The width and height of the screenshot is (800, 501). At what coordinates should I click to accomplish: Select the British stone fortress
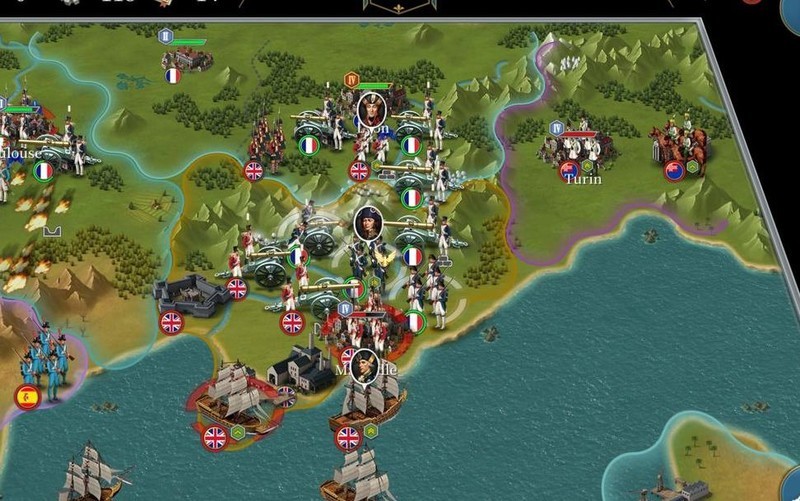[x=191, y=294]
